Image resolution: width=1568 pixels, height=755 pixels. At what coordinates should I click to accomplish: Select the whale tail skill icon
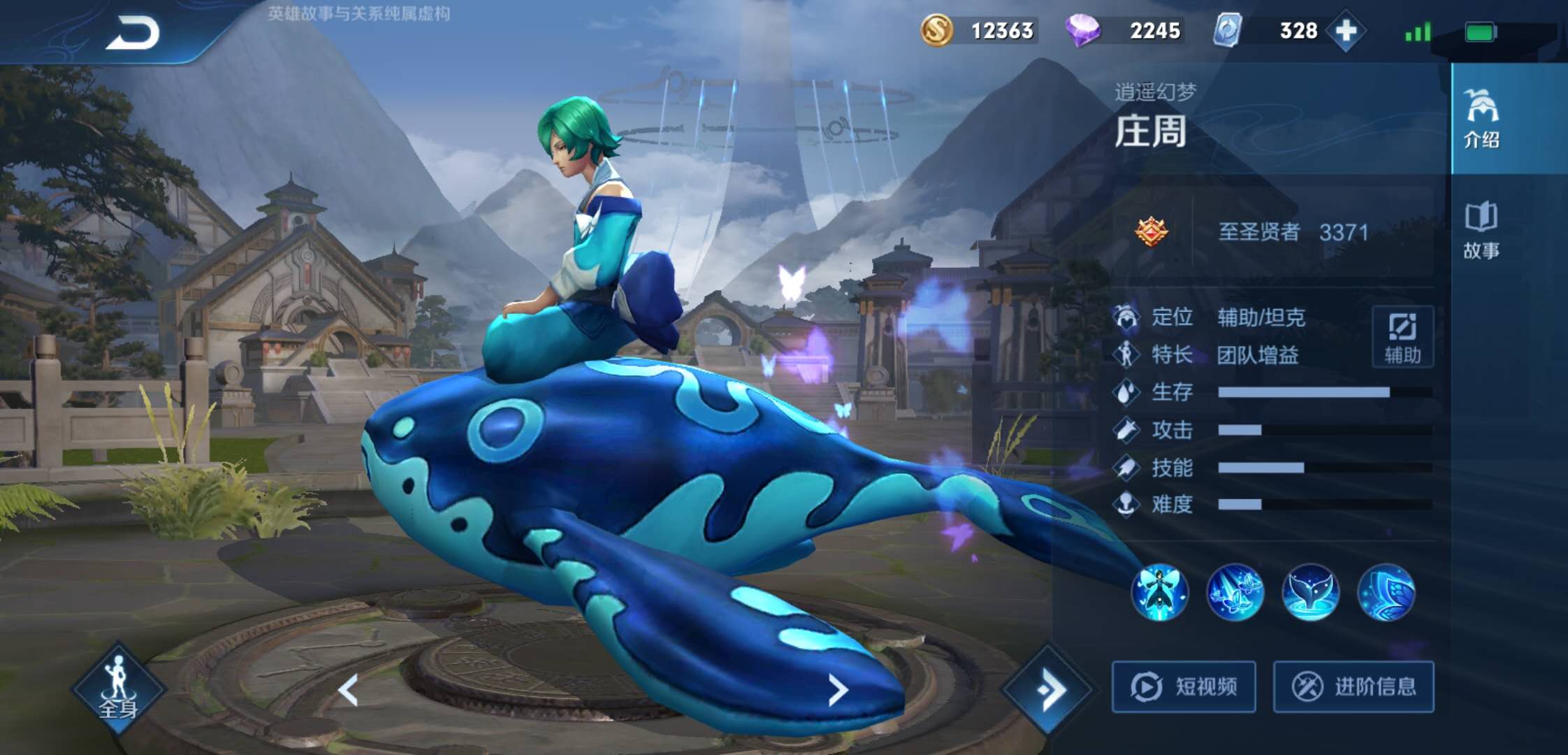tap(1311, 593)
